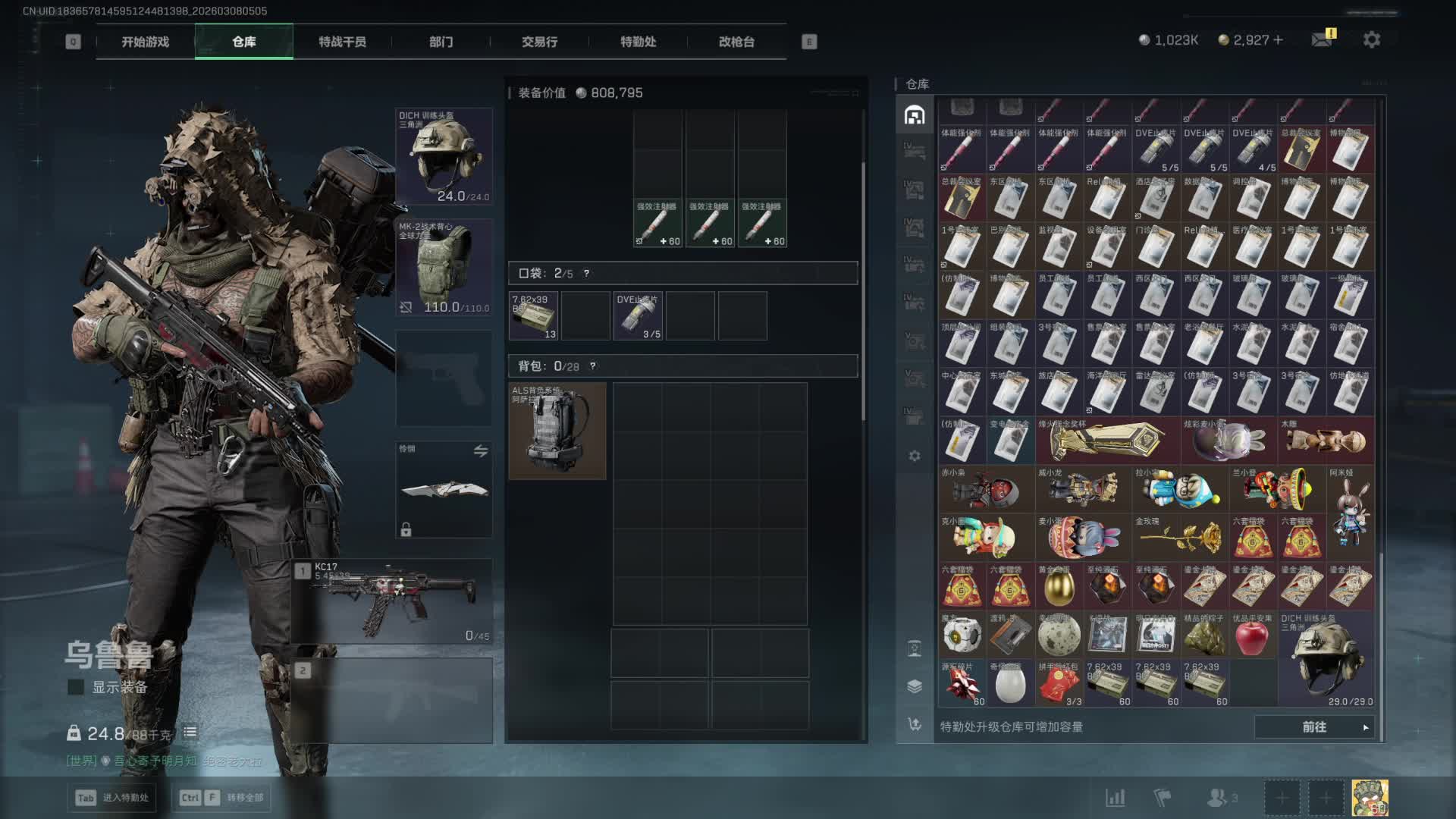Click the melee knife slot

(x=444, y=490)
